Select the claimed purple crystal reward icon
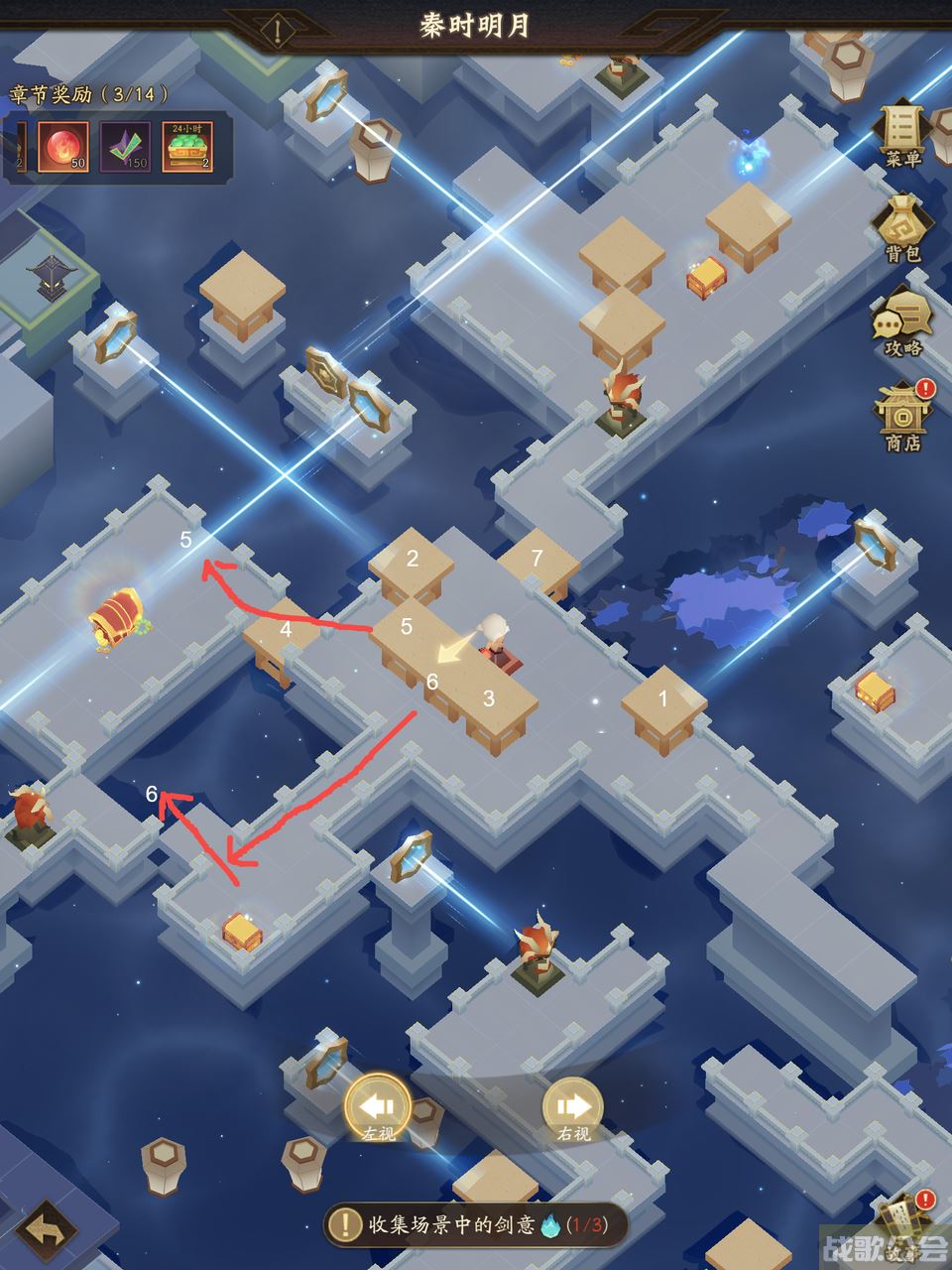This screenshot has height=1270, width=952. (x=125, y=147)
